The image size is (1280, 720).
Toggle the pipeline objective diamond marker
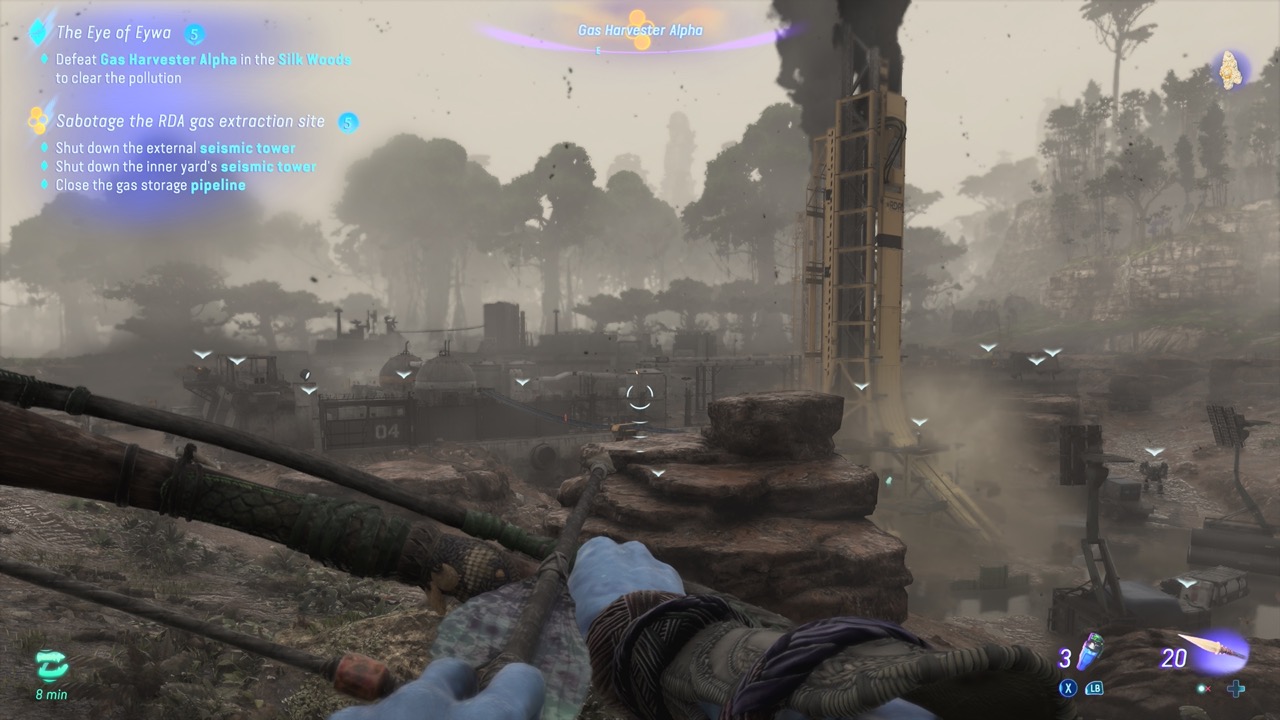click(x=44, y=185)
